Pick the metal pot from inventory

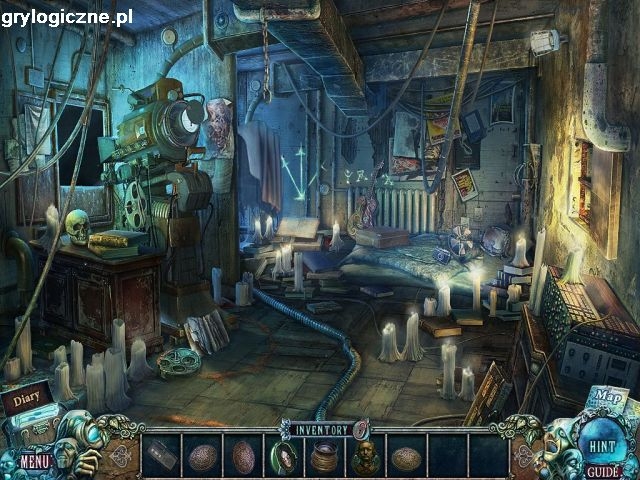tap(324, 457)
